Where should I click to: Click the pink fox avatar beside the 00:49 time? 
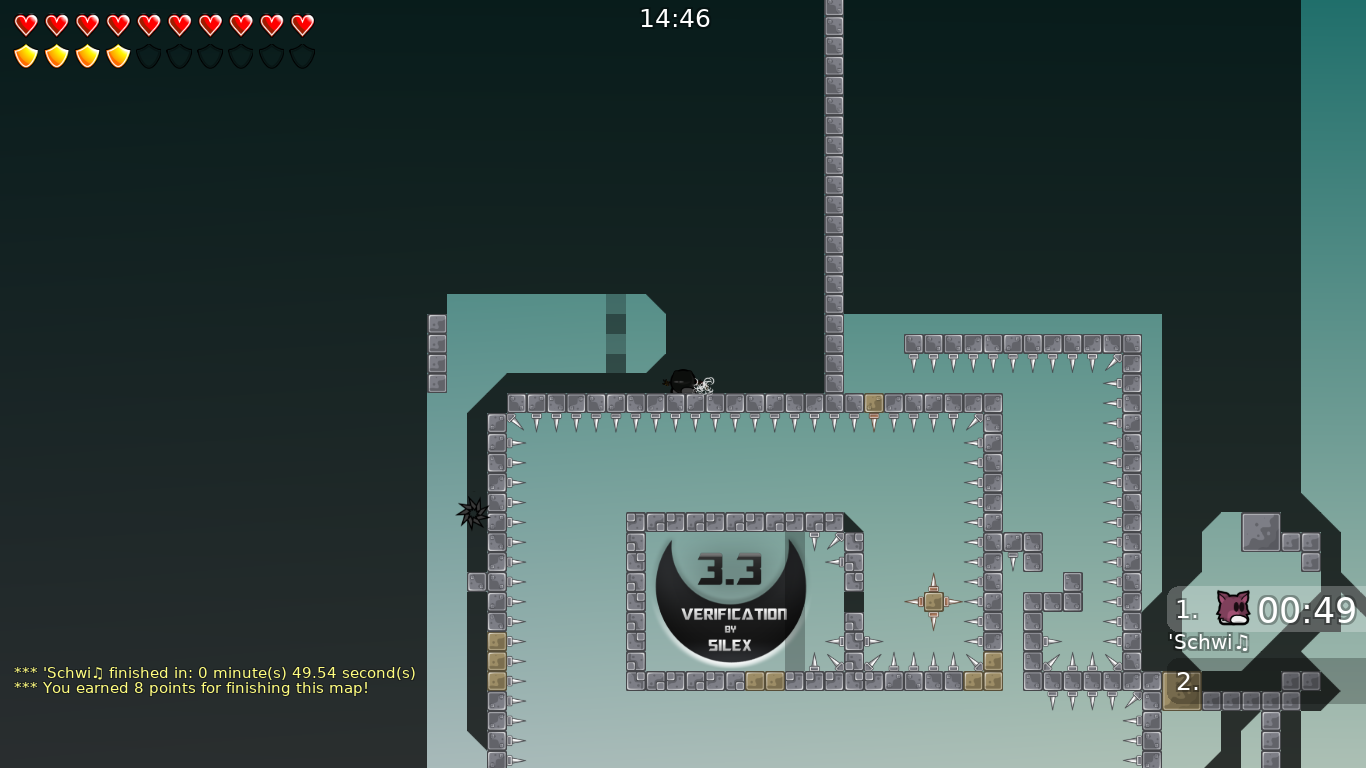click(1231, 607)
